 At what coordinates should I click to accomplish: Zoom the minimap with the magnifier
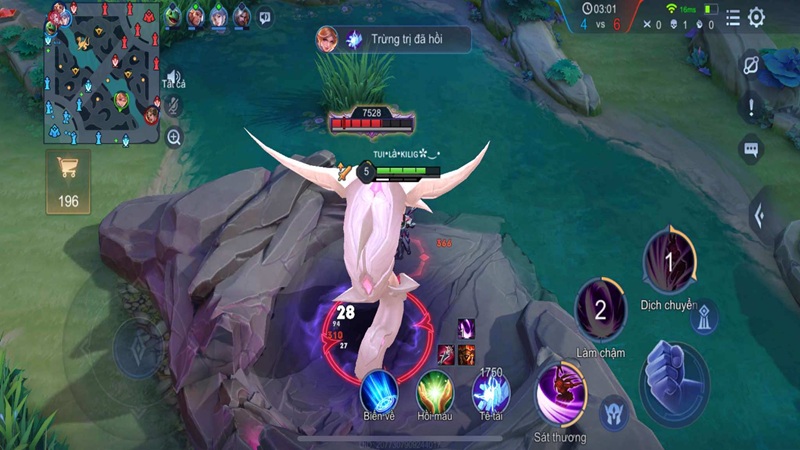coord(174,137)
